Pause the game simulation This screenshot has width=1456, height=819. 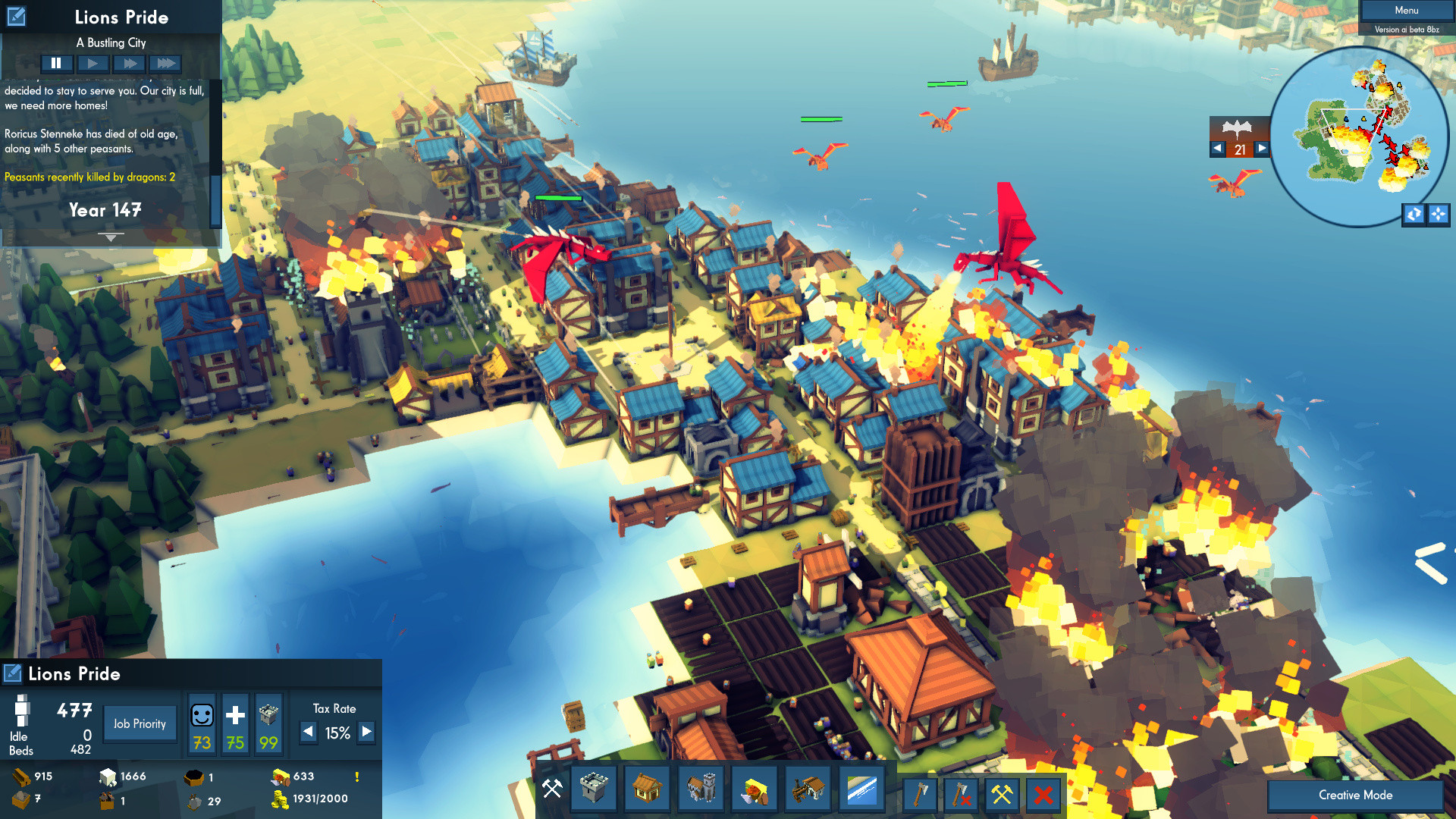click(x=57, y=63)
